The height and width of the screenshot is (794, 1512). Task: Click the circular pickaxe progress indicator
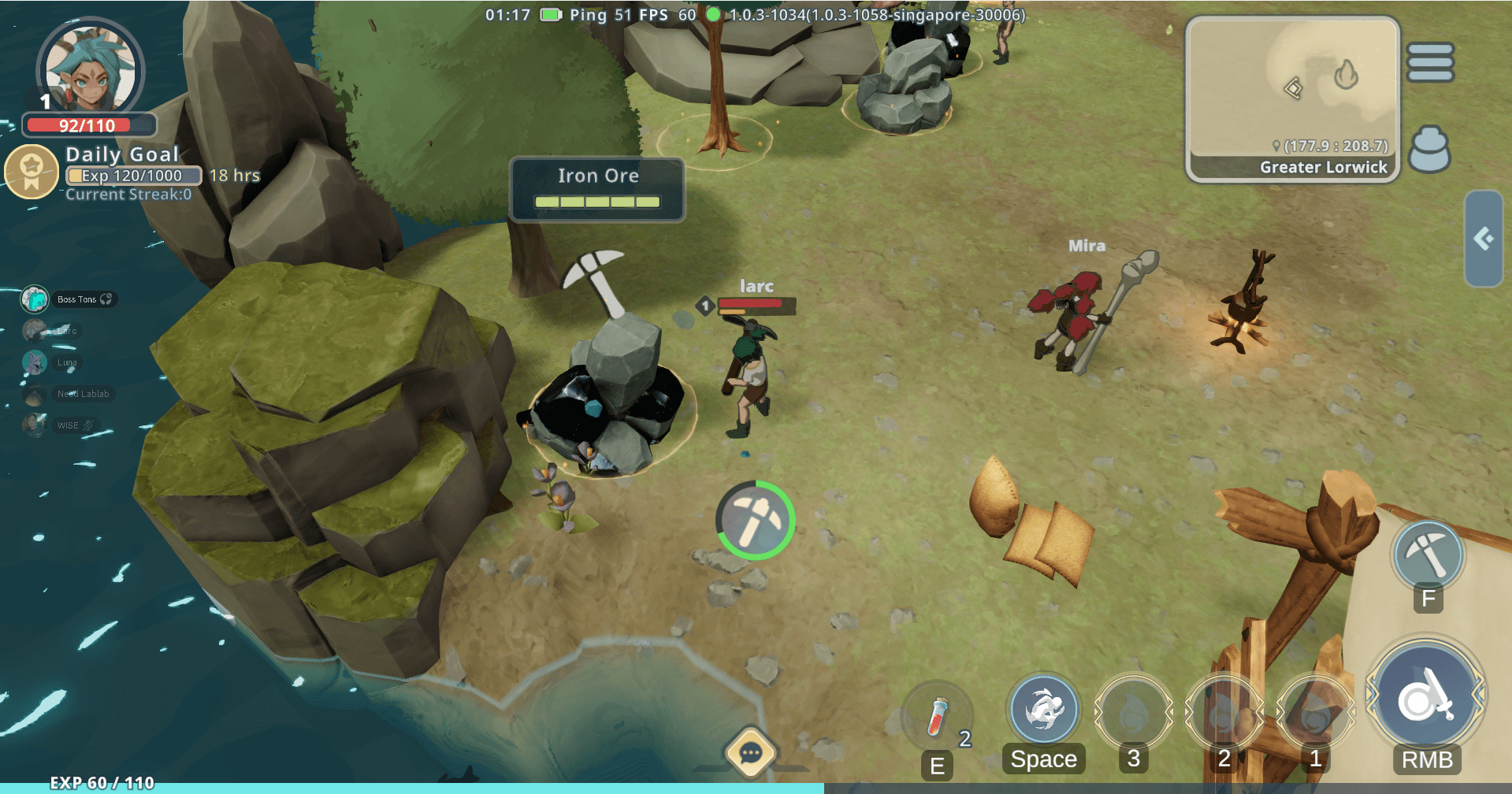click(x=755, y=521)
